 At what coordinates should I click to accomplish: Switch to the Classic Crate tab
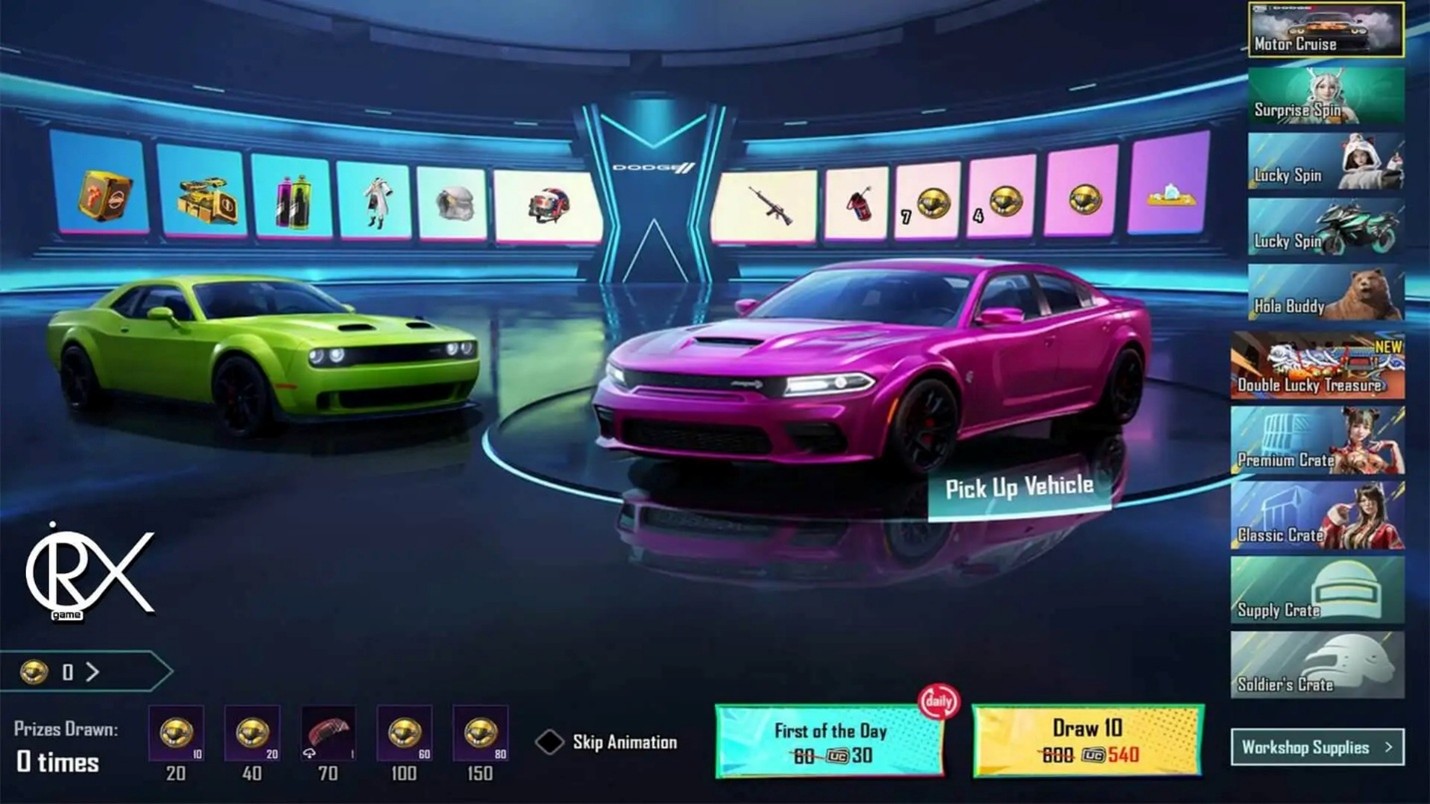click(x=1317, y=516)
